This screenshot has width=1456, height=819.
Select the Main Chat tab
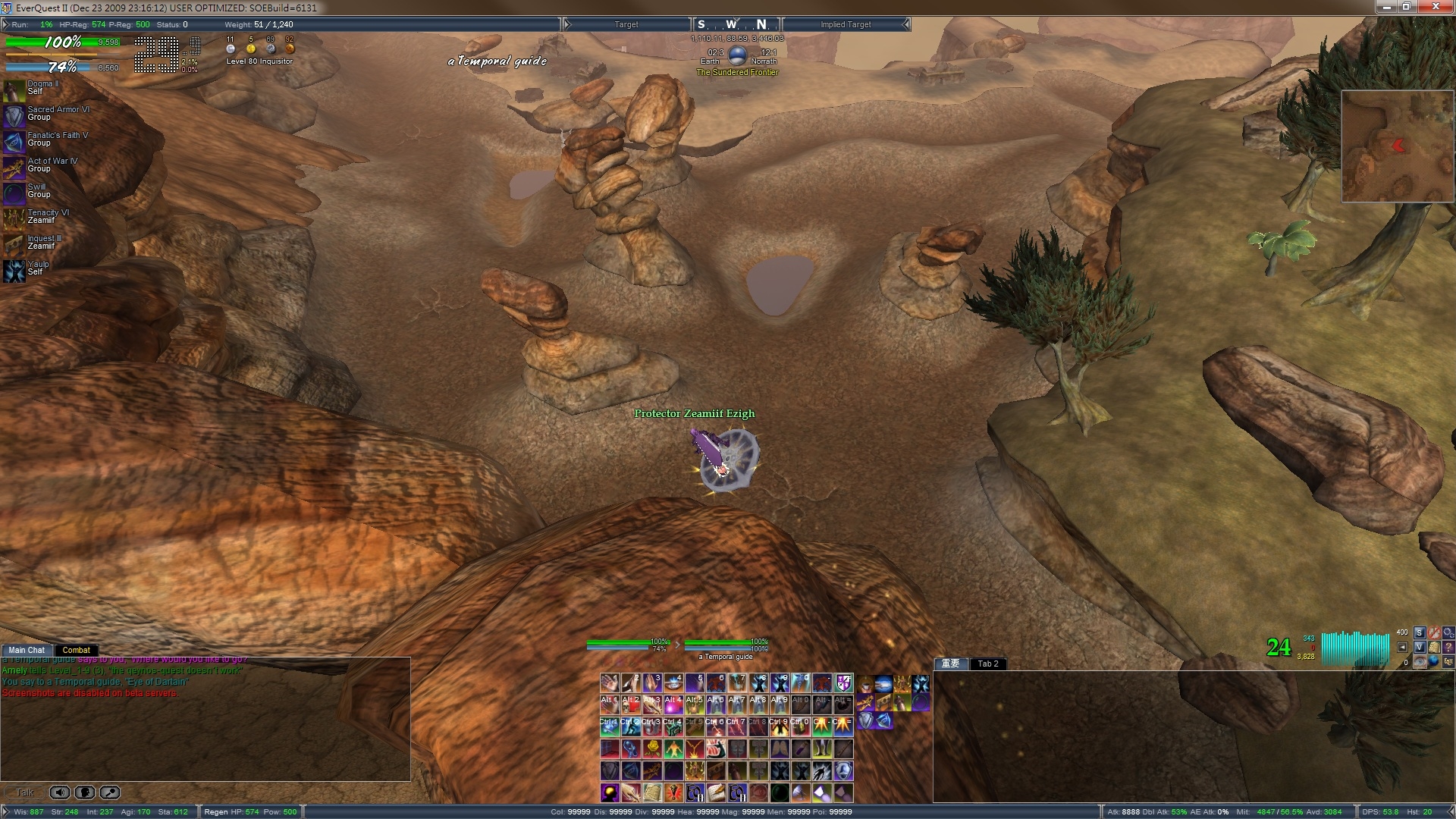tap(27, 650)
